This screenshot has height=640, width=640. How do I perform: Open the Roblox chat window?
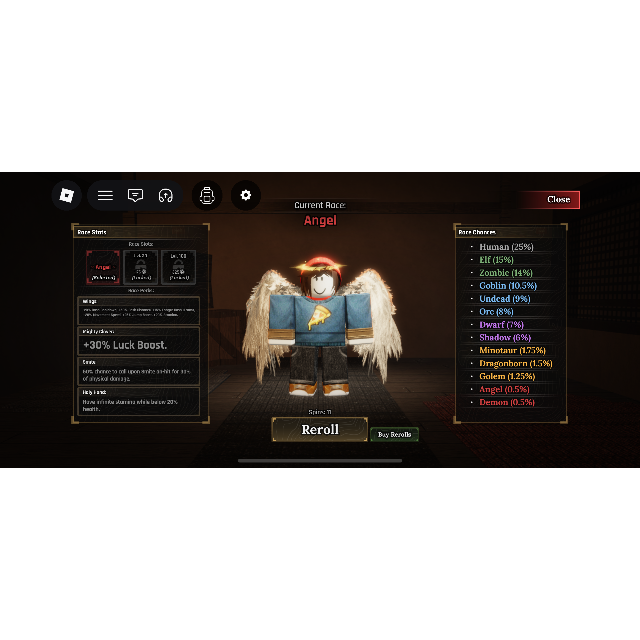coord(136,195)
